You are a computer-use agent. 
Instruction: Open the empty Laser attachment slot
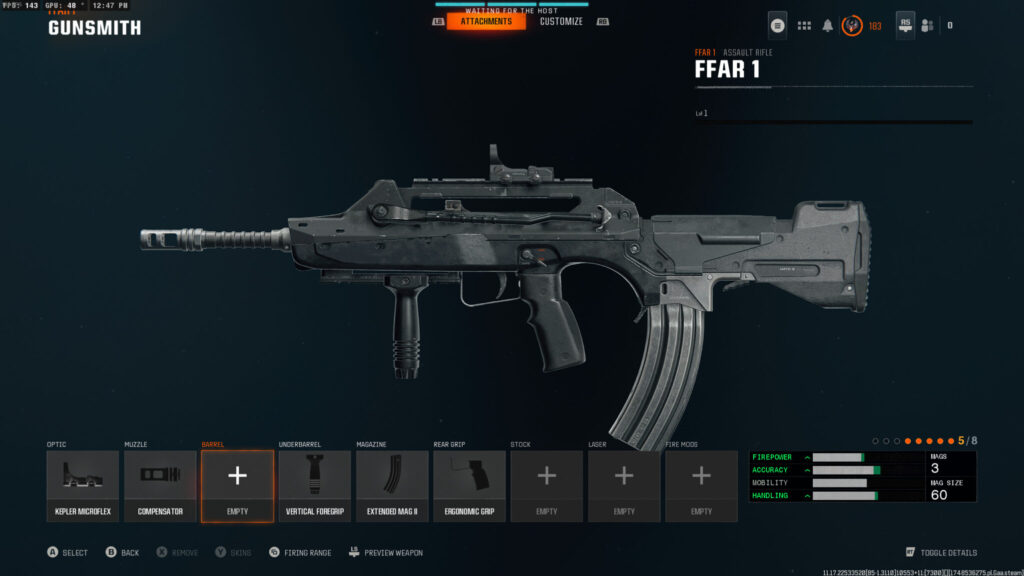pos(624,485)
